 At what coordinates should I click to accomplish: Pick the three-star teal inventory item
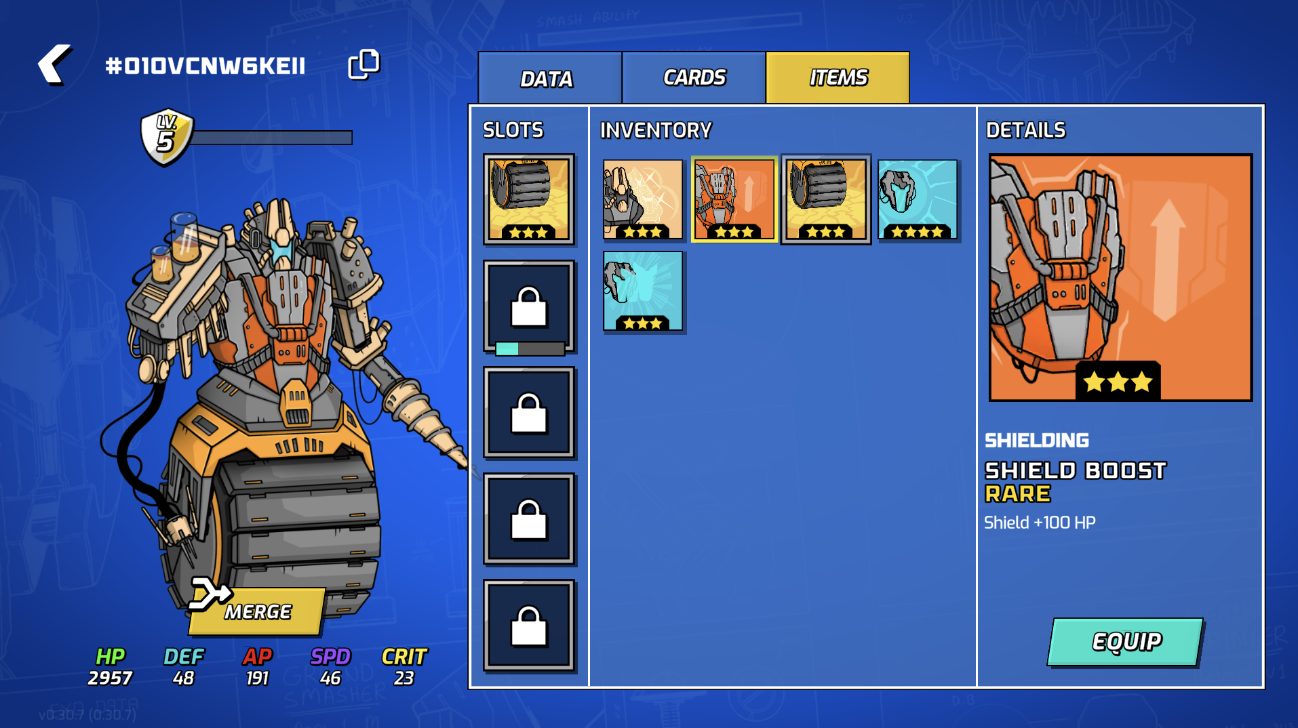point(643,291)
